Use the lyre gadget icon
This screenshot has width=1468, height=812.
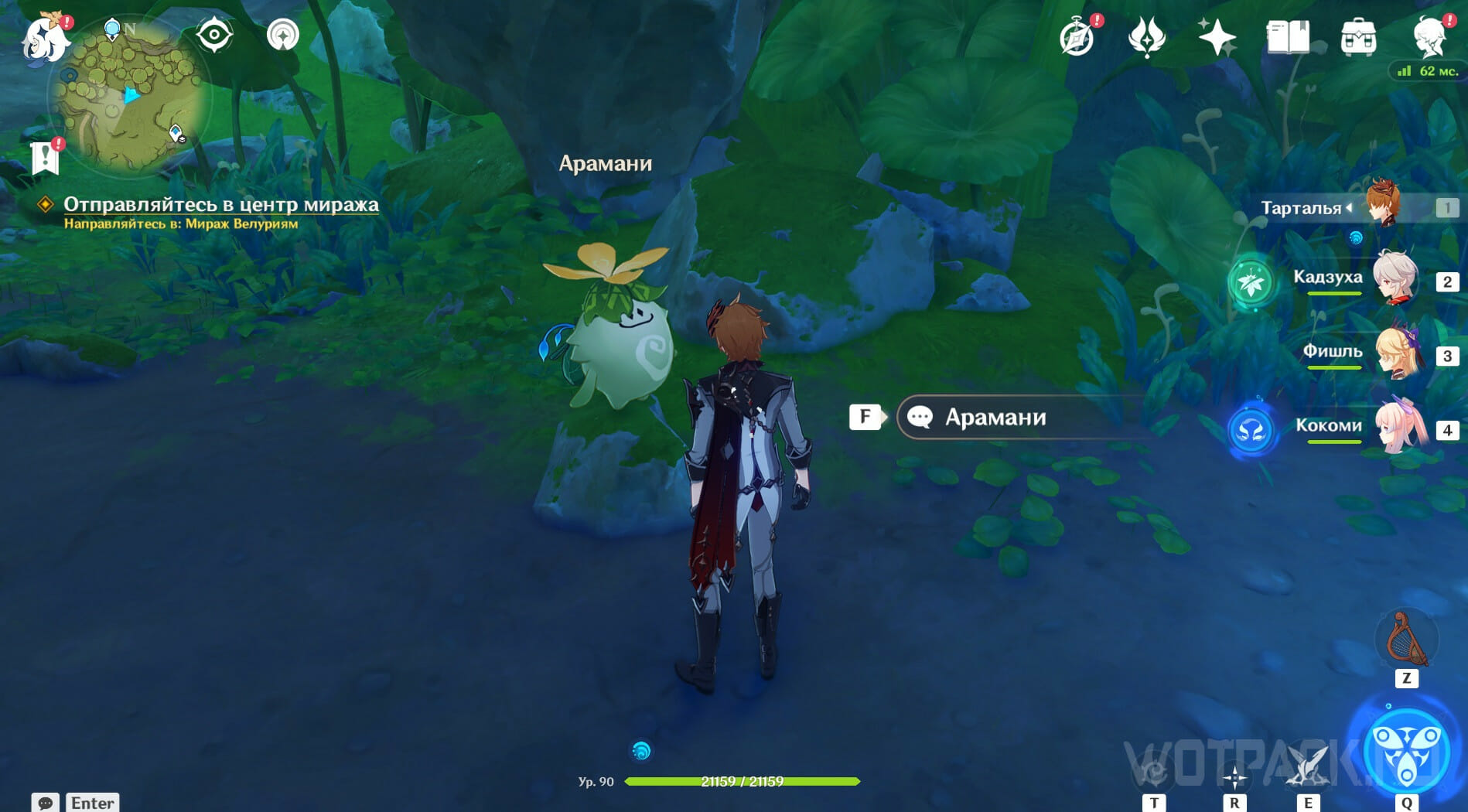[x=1406, y=640]
